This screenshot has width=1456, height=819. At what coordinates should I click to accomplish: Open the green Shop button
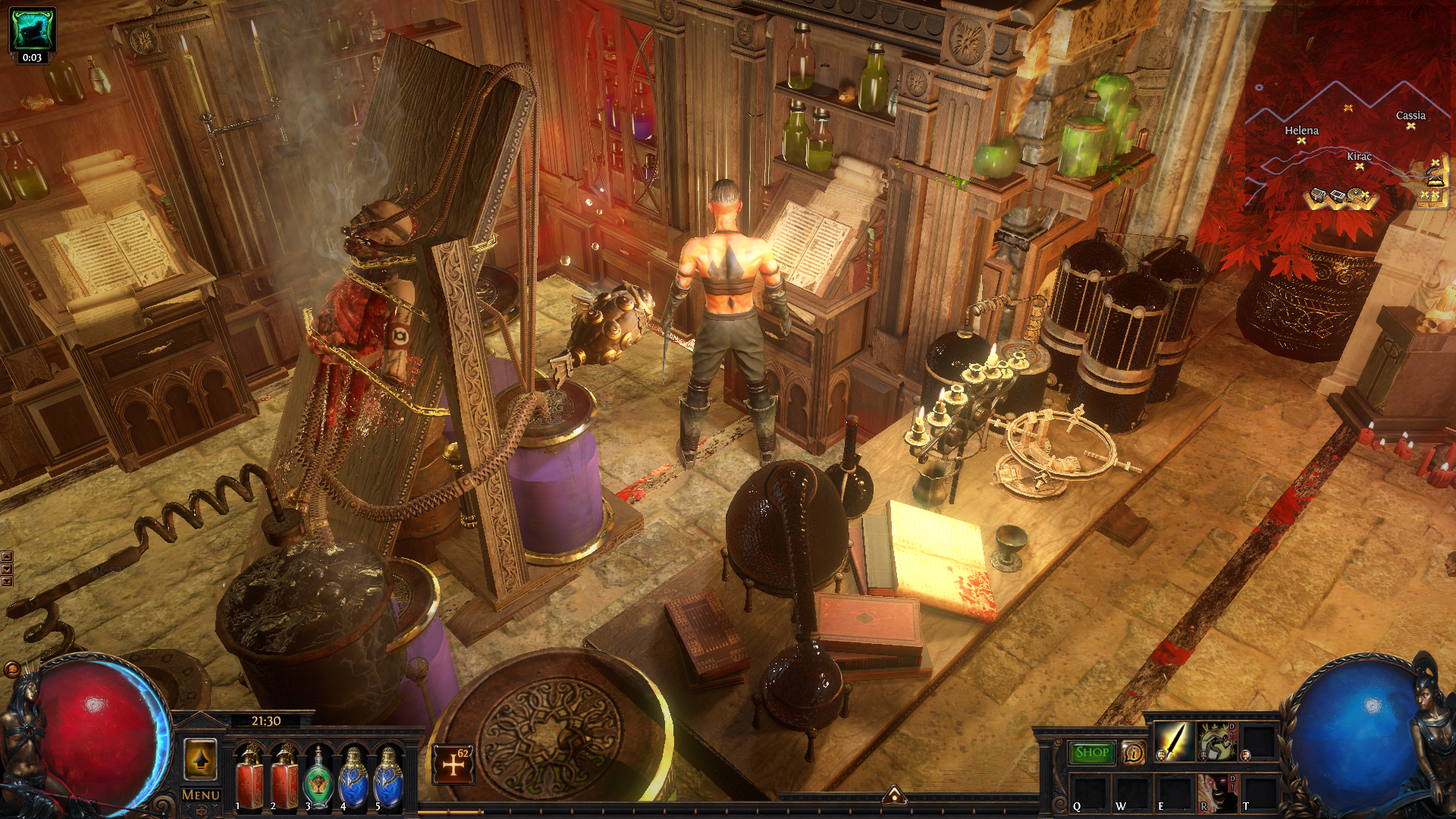(x=1091, y=752)
